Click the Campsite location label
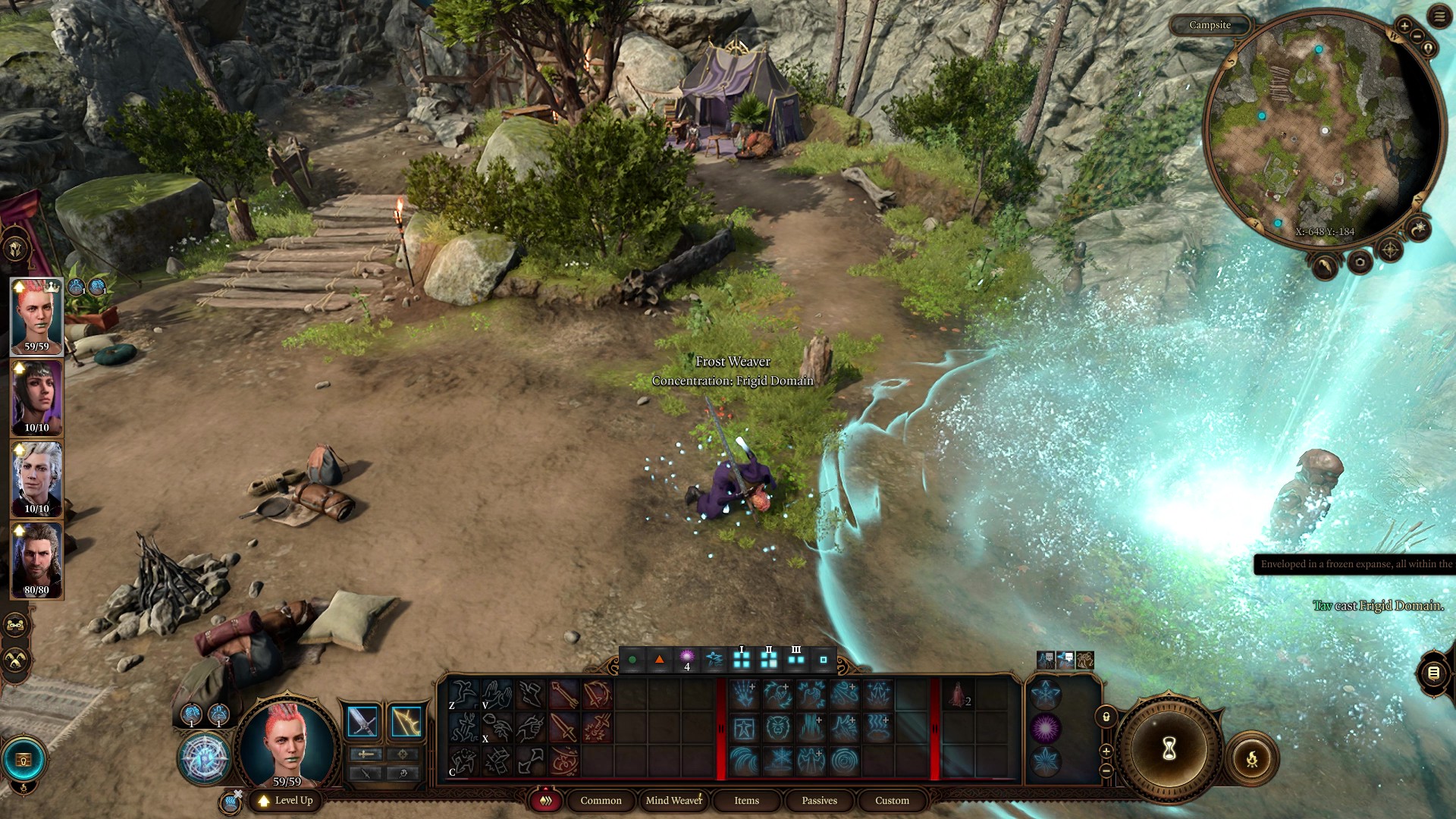Viewport: 1456px width, 819px height. click(x=1210, y=25)
